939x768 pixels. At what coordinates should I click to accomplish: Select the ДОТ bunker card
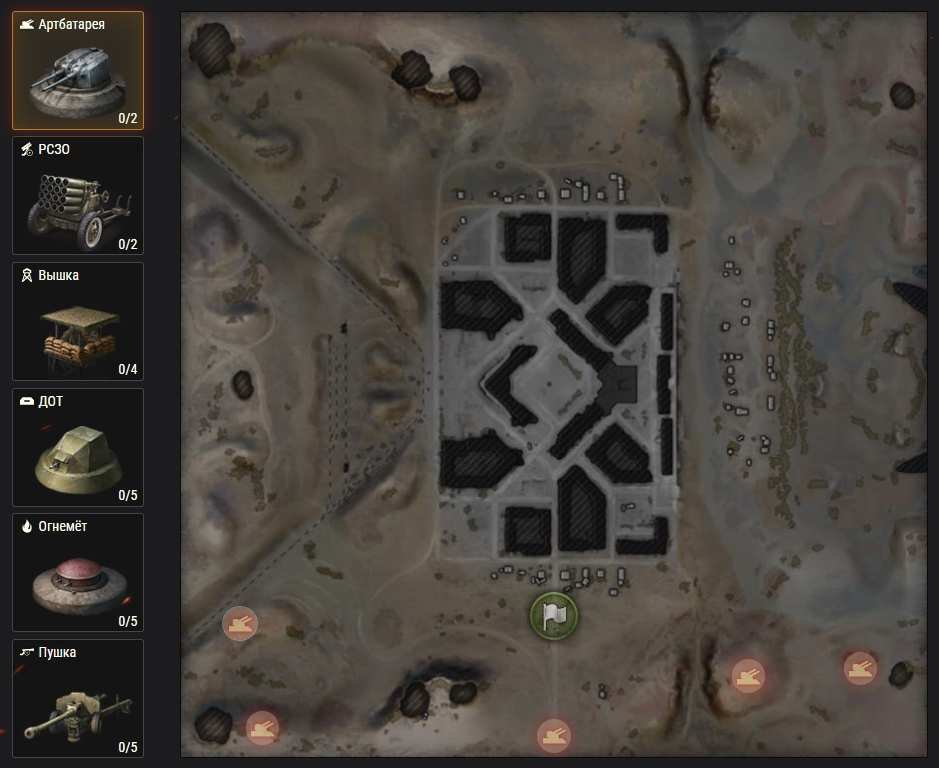pos(78,448)
